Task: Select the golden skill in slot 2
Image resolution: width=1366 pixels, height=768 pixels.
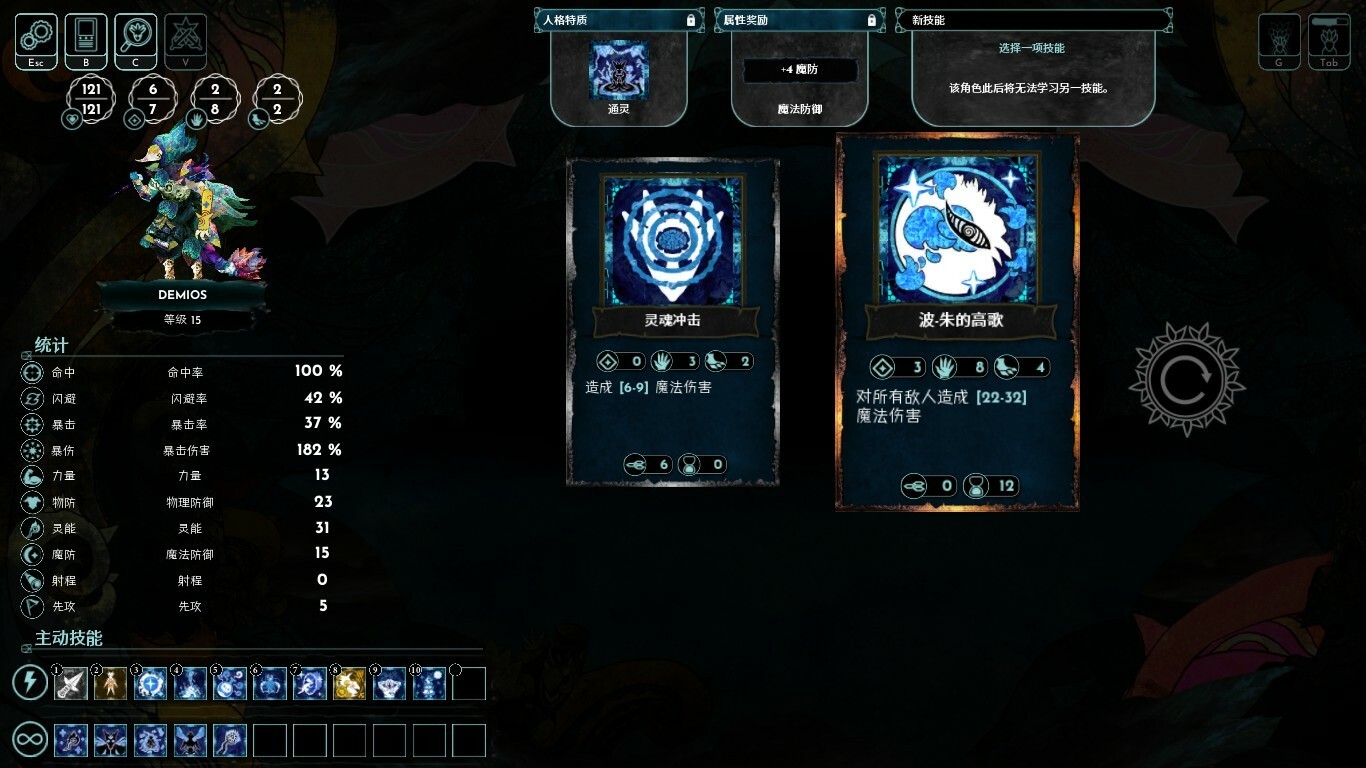Action: pyautogui.click(x=110, y=684)
